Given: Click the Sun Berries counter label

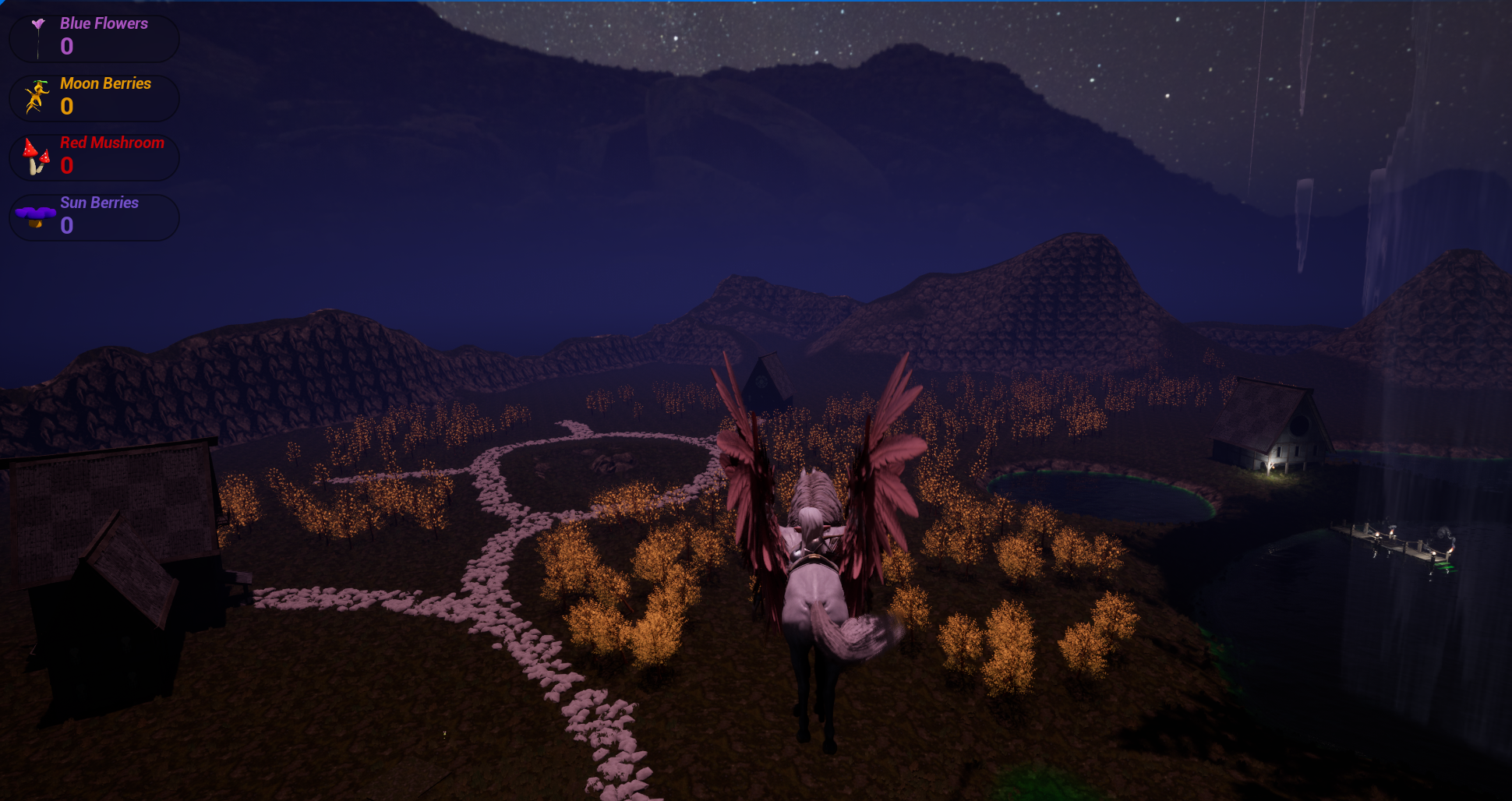Looking at the screenshot, I should pos(100,203).
